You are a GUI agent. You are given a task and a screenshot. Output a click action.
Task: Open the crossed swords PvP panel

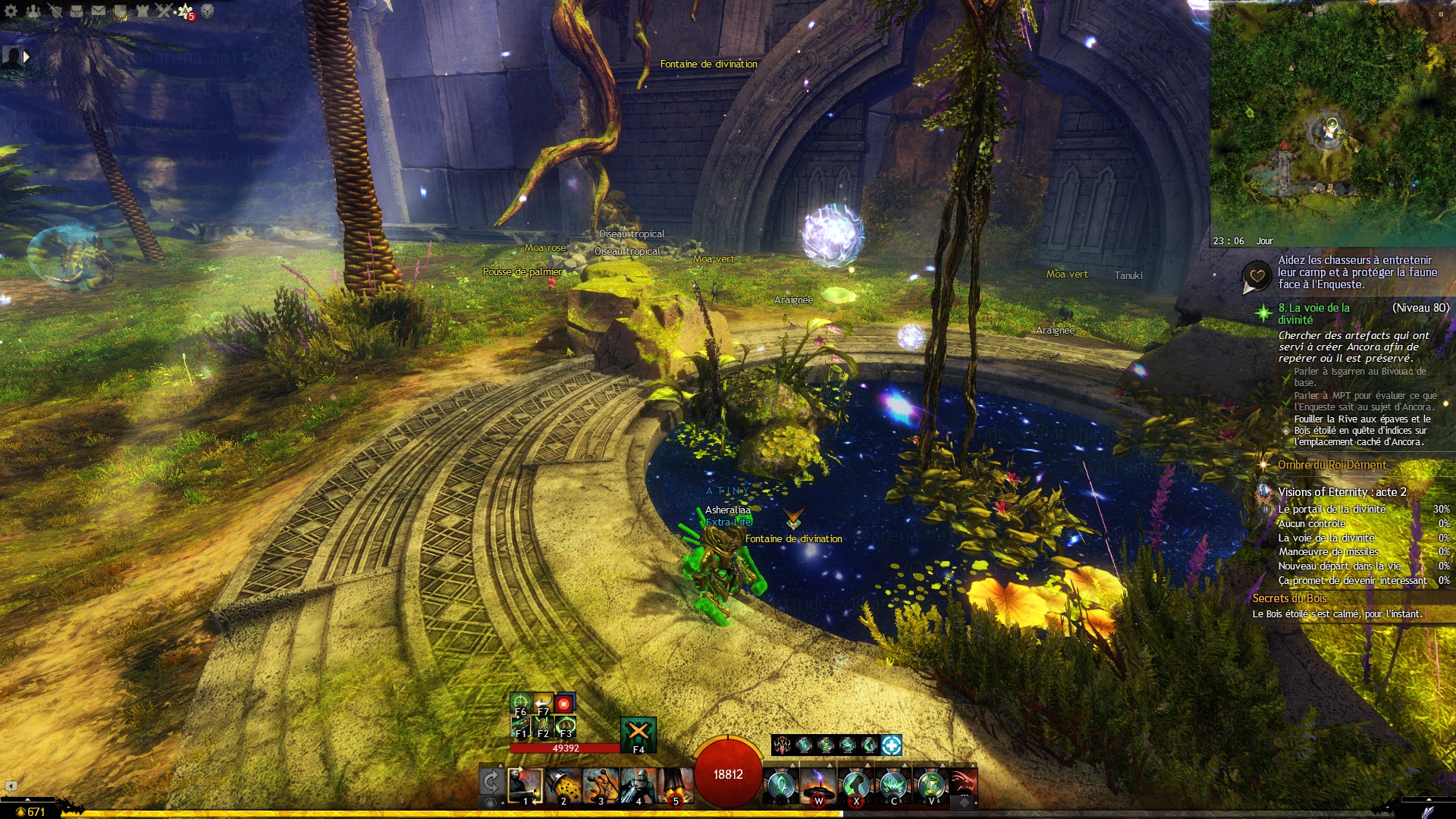click(x=164, y=11)
